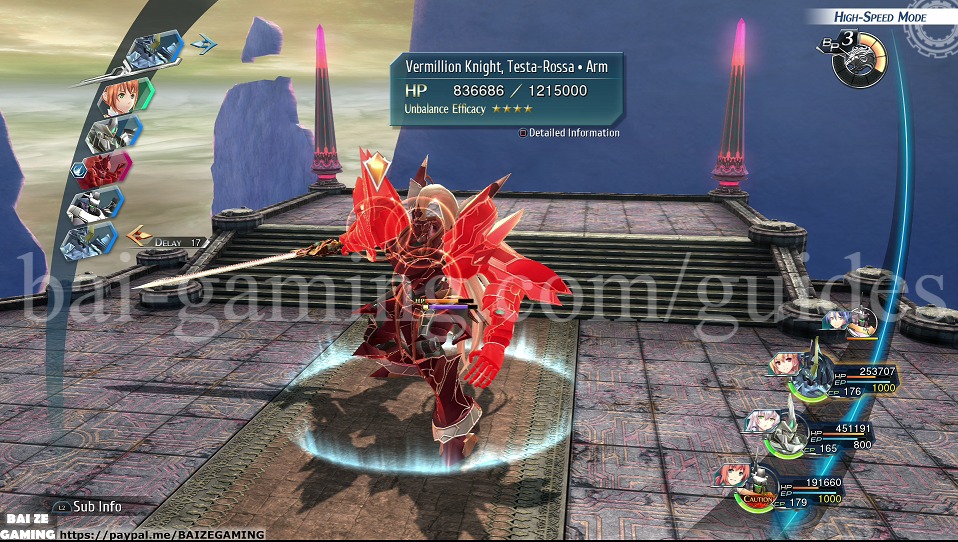
Task: Show Detailed Information for the enemy
Action: pos(570,133)
